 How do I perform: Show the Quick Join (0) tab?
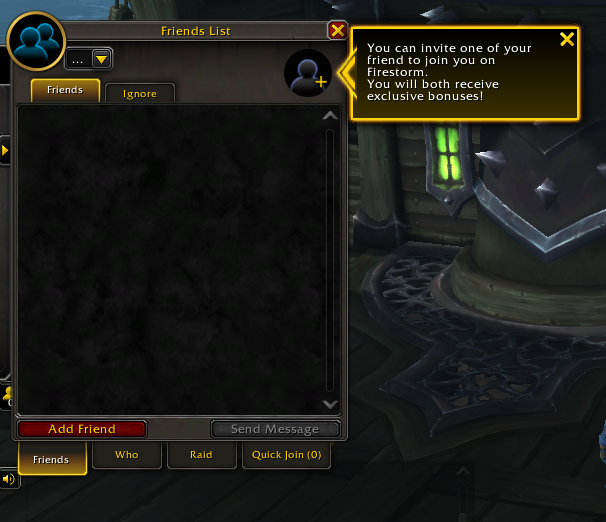[x=286, y=455]
